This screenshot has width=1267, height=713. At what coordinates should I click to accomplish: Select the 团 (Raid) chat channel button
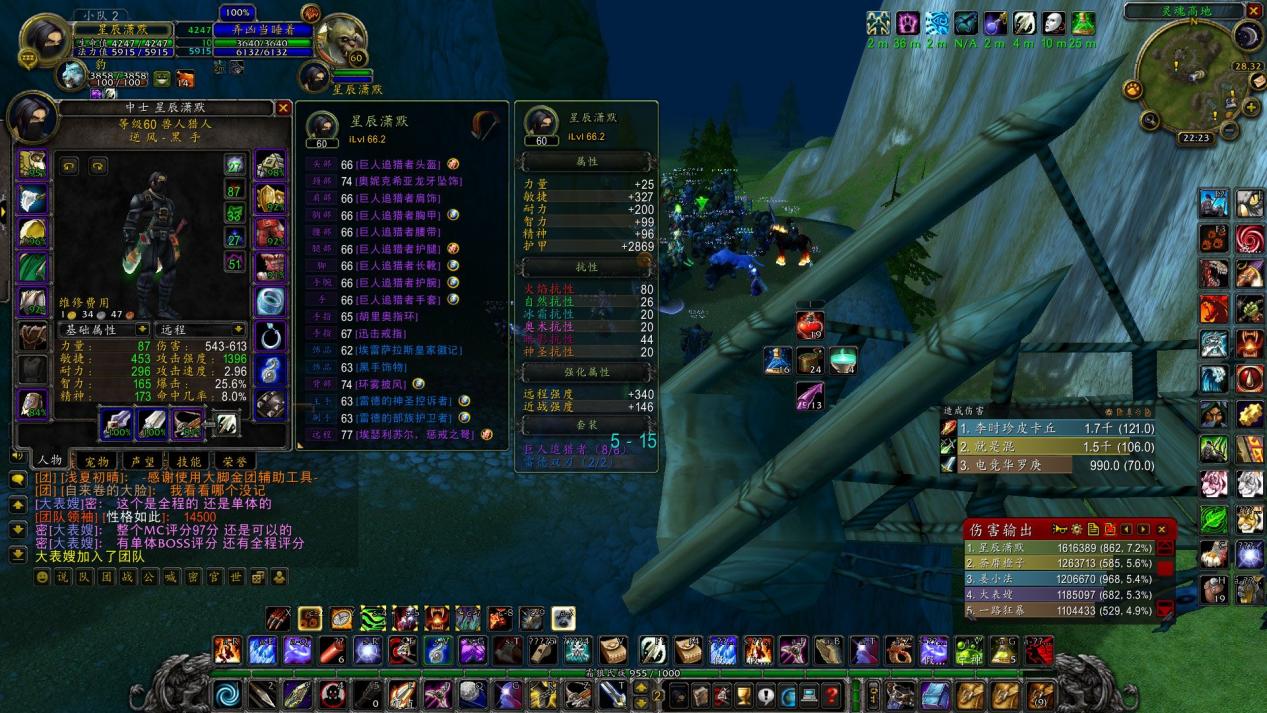click(x=106, y=577)
